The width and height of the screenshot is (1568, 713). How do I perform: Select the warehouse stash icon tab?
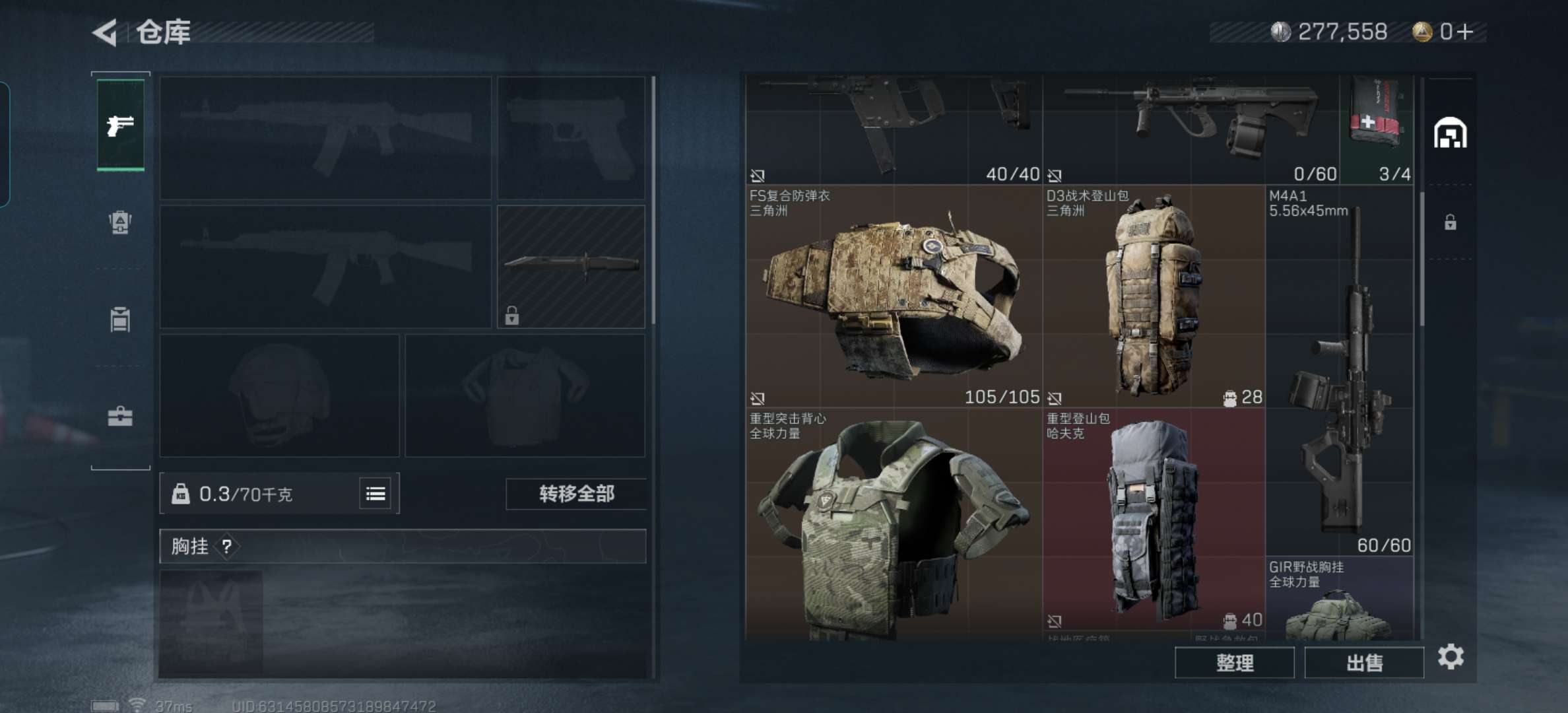(1450, 133)
